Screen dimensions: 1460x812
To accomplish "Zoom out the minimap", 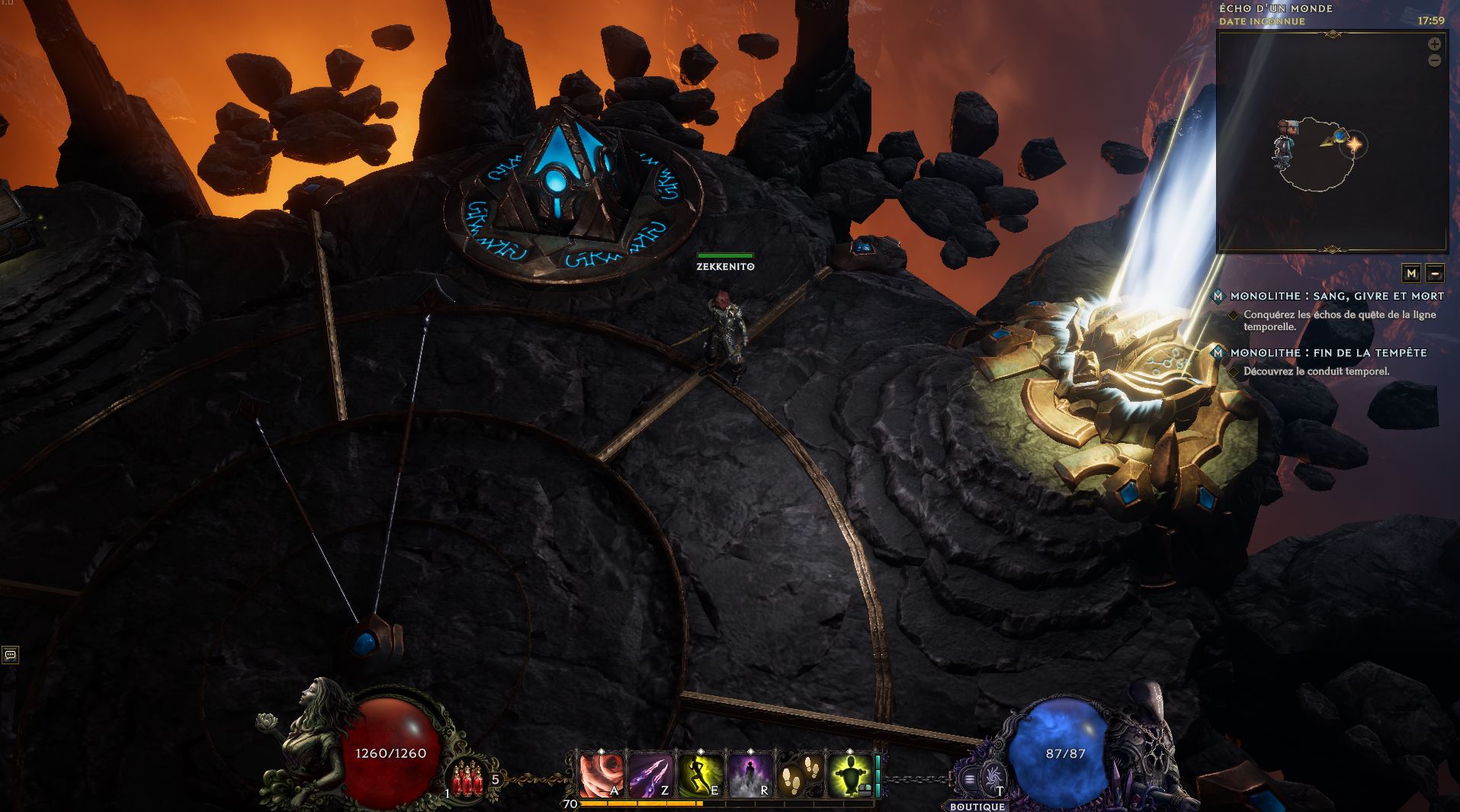I will click(1434, 60).
